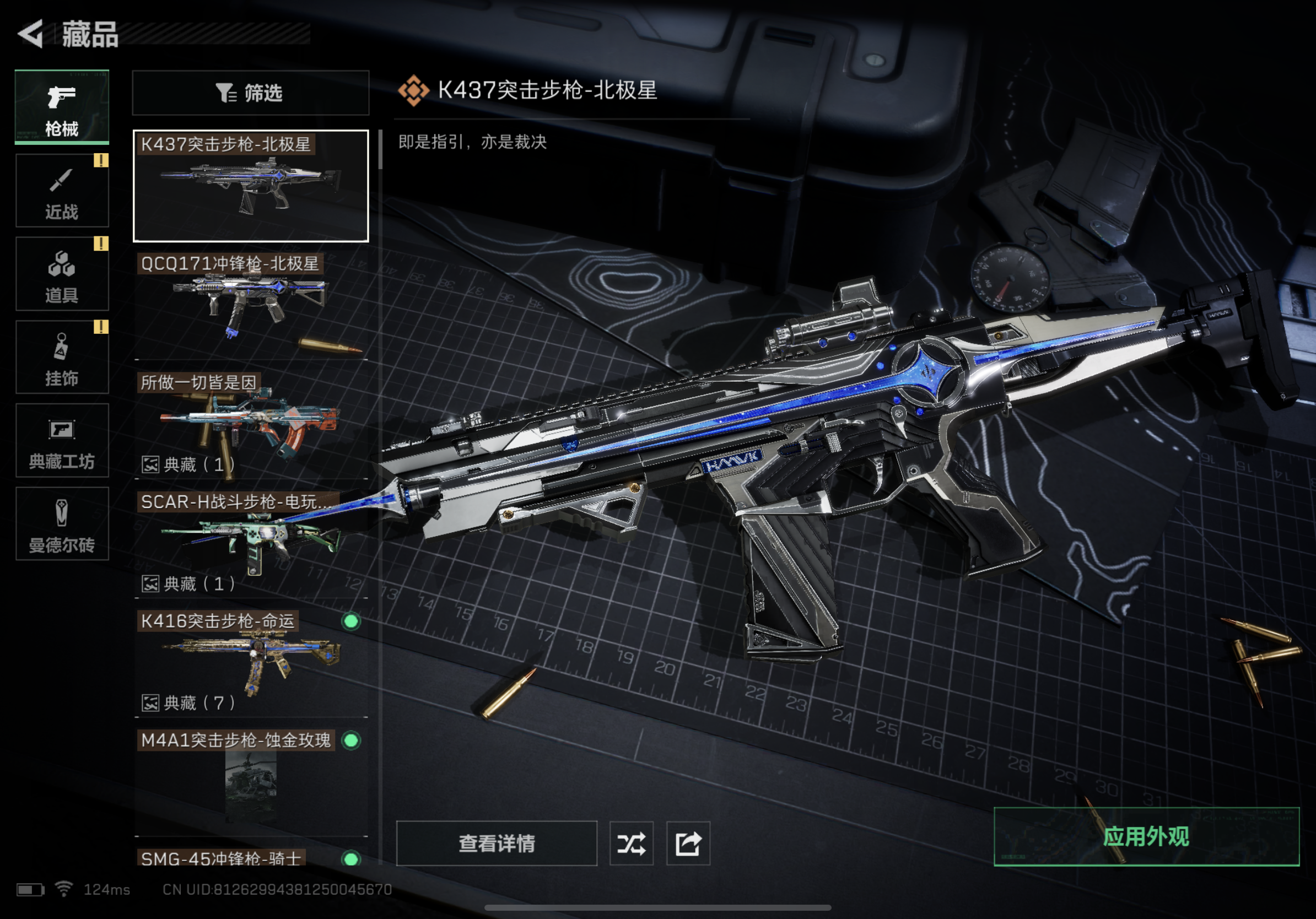Choose the QCQ171冲锋枪-北极星 skin

[251, 305]
